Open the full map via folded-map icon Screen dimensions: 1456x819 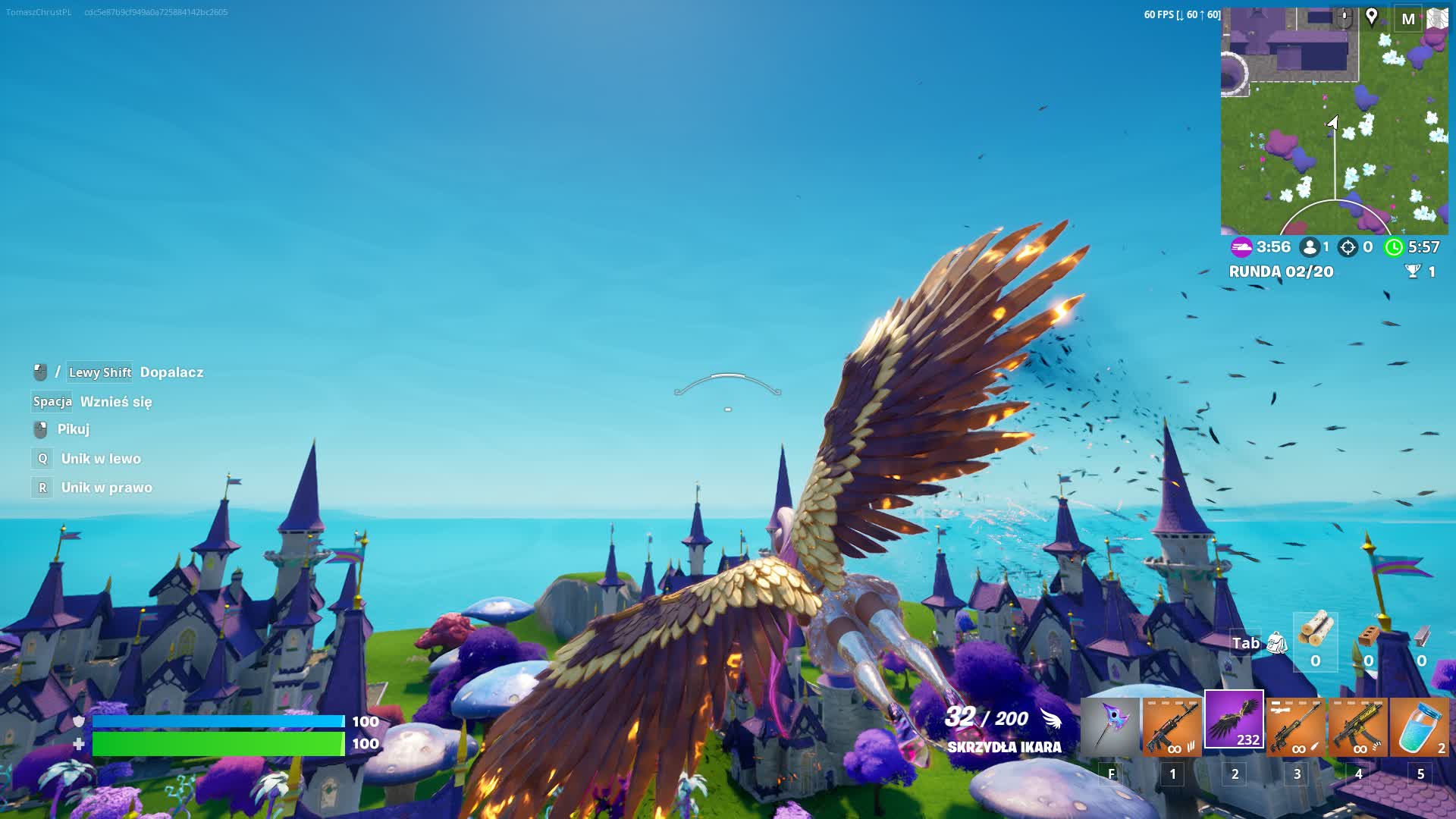[1437, 18]
